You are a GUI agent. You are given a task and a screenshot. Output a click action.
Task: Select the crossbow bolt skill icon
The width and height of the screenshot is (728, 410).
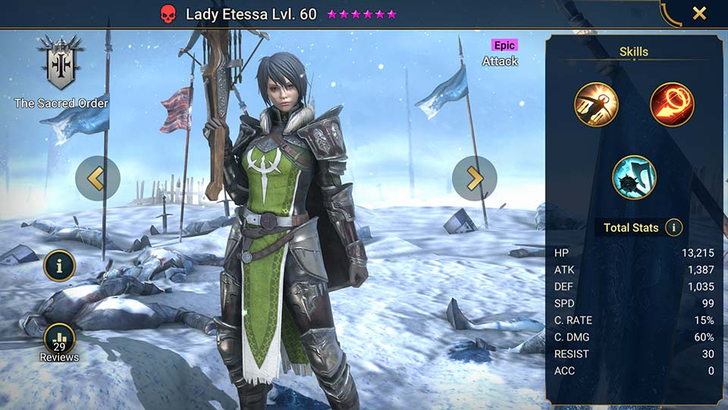pos(596,104)
